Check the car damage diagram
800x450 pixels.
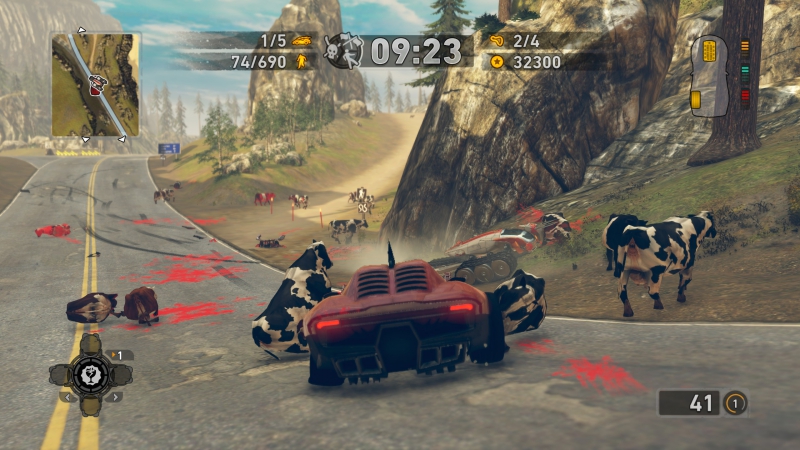[709, 72]
